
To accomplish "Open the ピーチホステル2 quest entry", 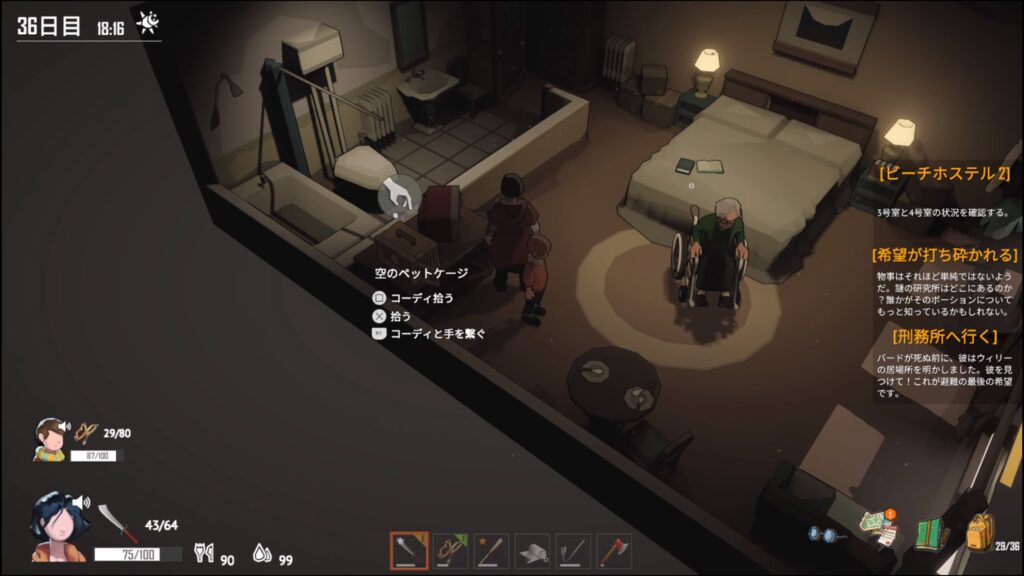I will pos(943,173).
